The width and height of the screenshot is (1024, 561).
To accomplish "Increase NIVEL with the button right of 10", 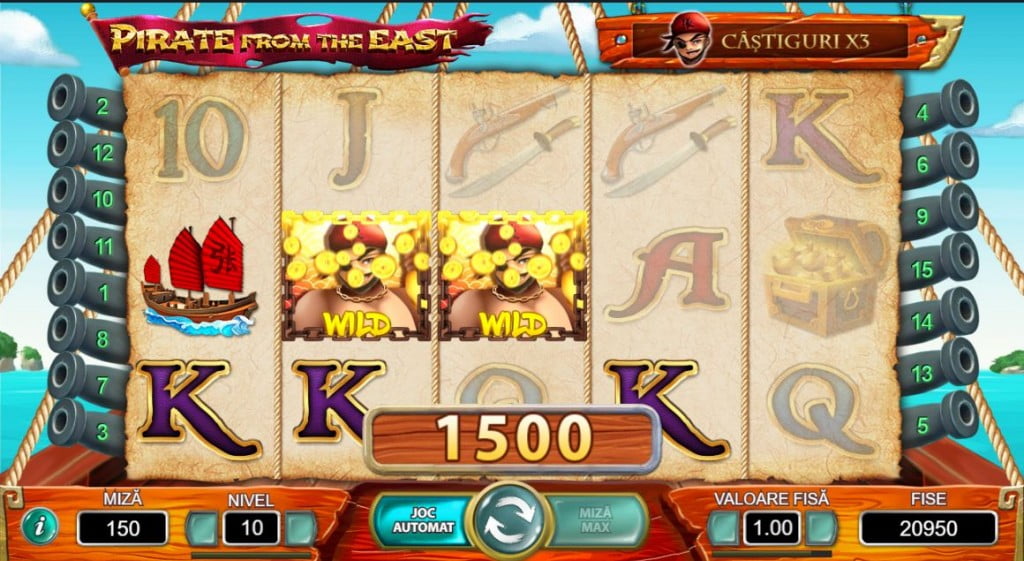I will pyautogui.click(x=301, y=528).
